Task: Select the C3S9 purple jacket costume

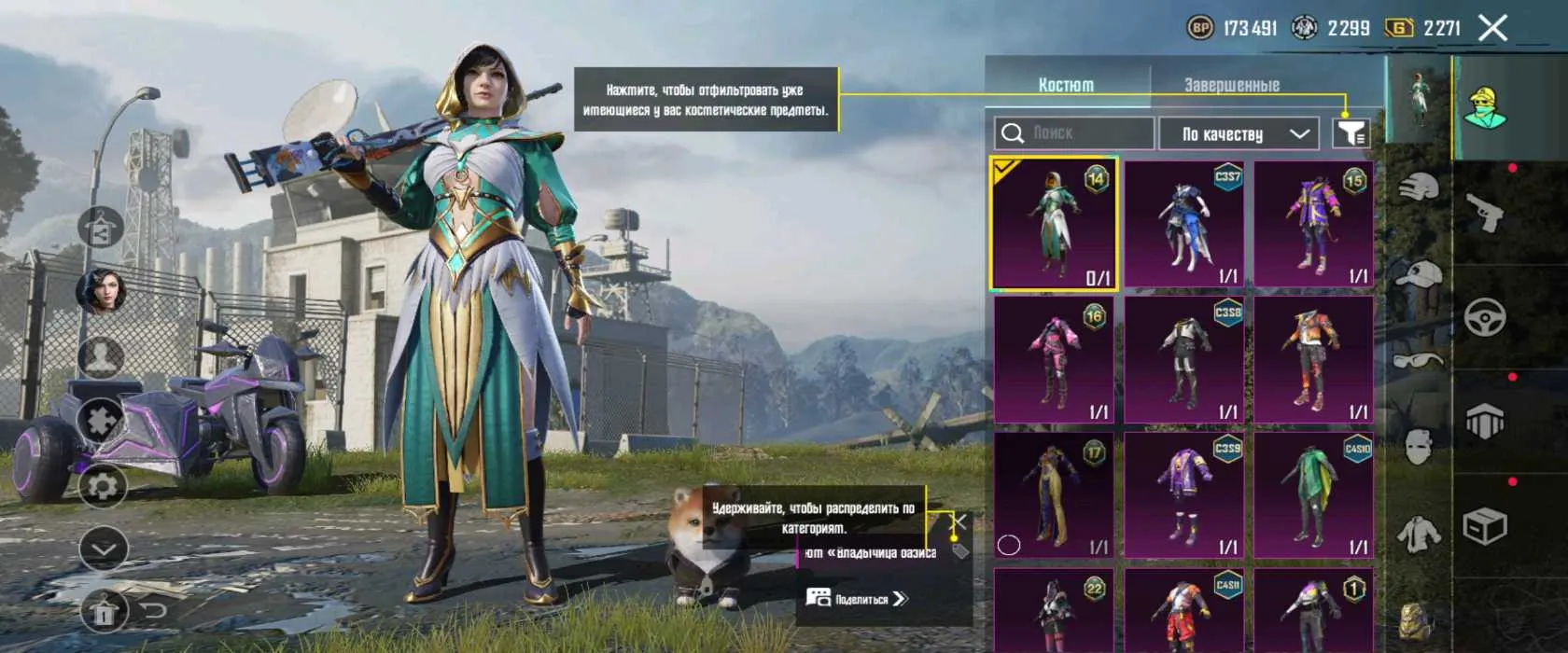Action: tap(1183, 494)
